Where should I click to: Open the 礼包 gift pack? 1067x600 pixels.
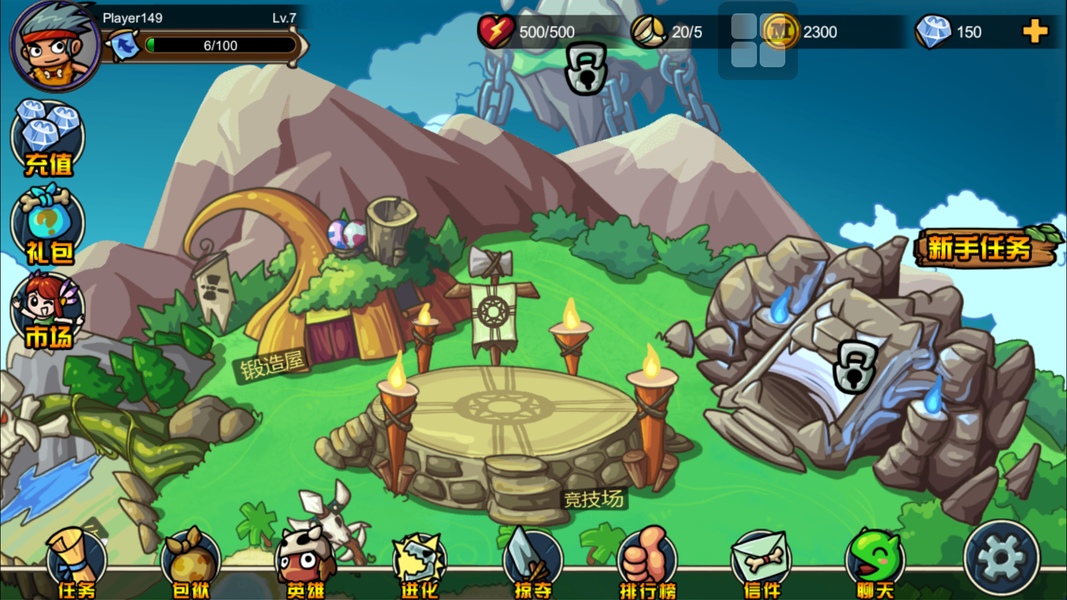coord(48,225)
